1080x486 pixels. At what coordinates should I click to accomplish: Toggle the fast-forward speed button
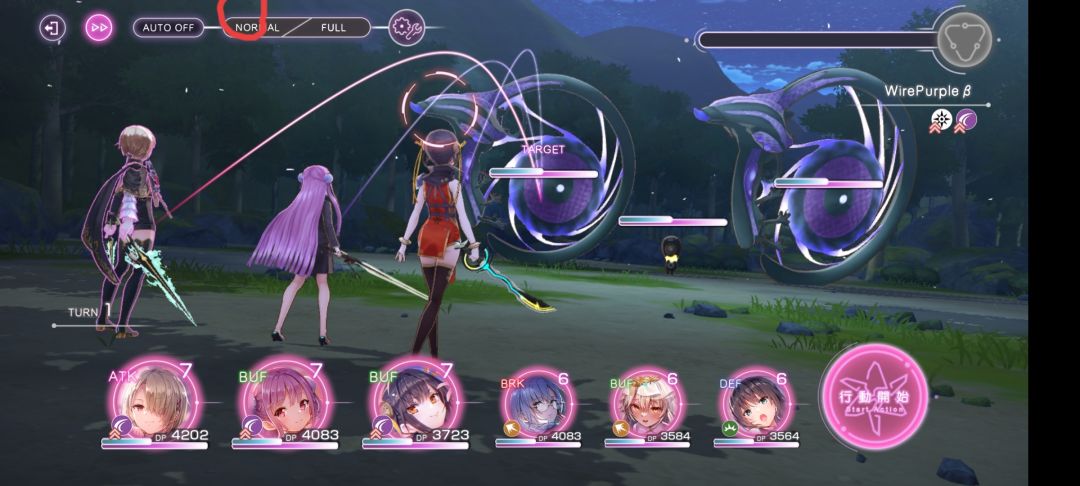point(100,27)
